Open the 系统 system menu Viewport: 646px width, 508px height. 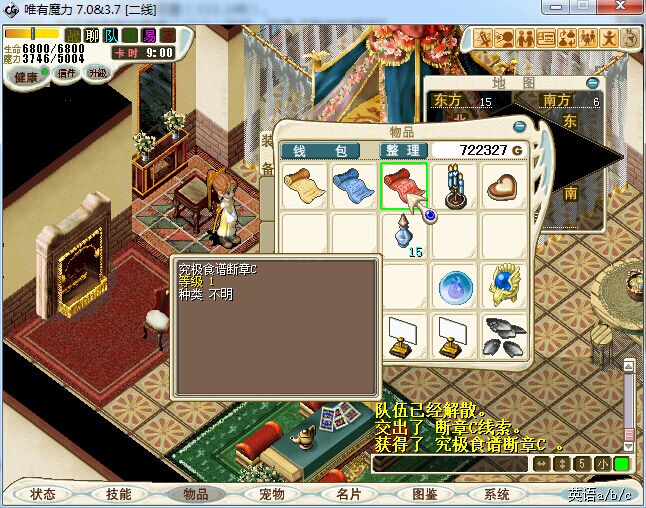point(497,494)
